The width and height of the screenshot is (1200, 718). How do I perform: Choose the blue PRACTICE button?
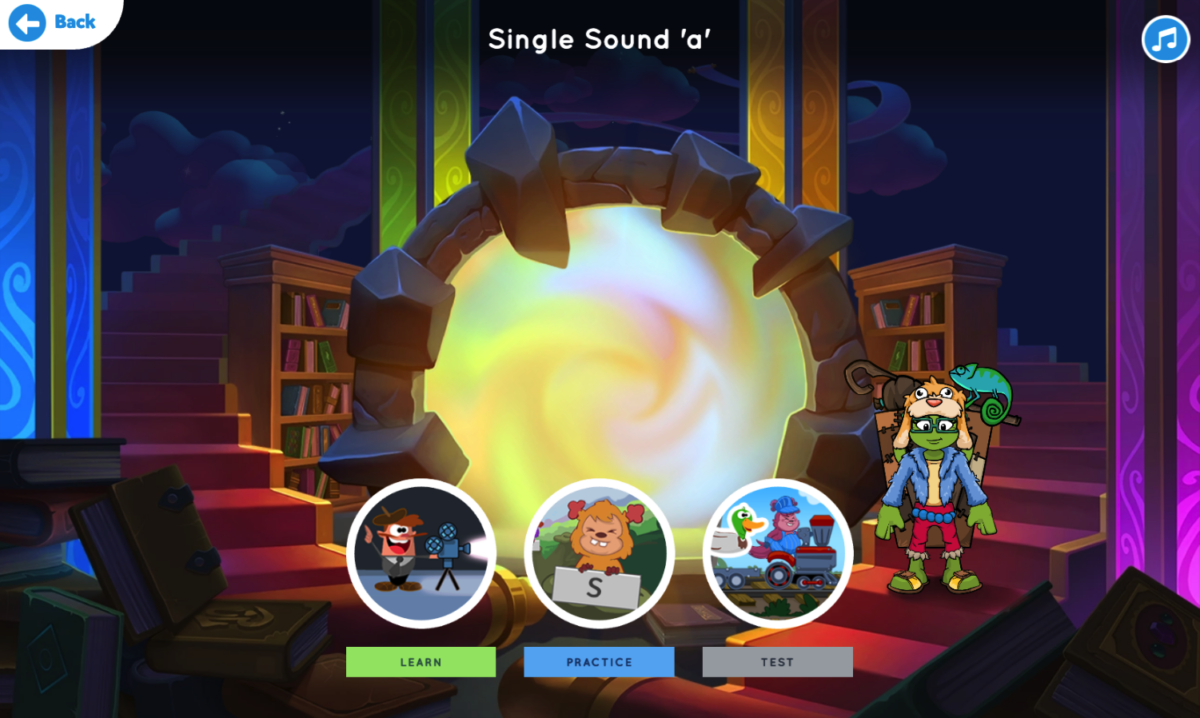click(x=599, y=662)
